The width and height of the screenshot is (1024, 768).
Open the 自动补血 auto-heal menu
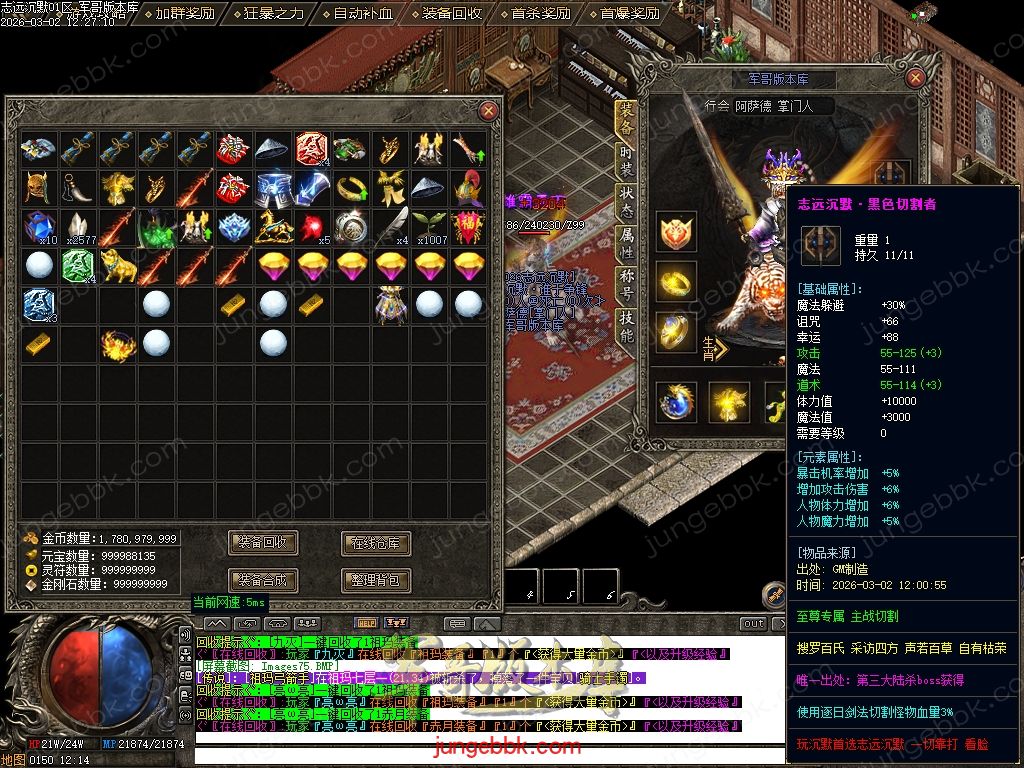coord(363,14)
